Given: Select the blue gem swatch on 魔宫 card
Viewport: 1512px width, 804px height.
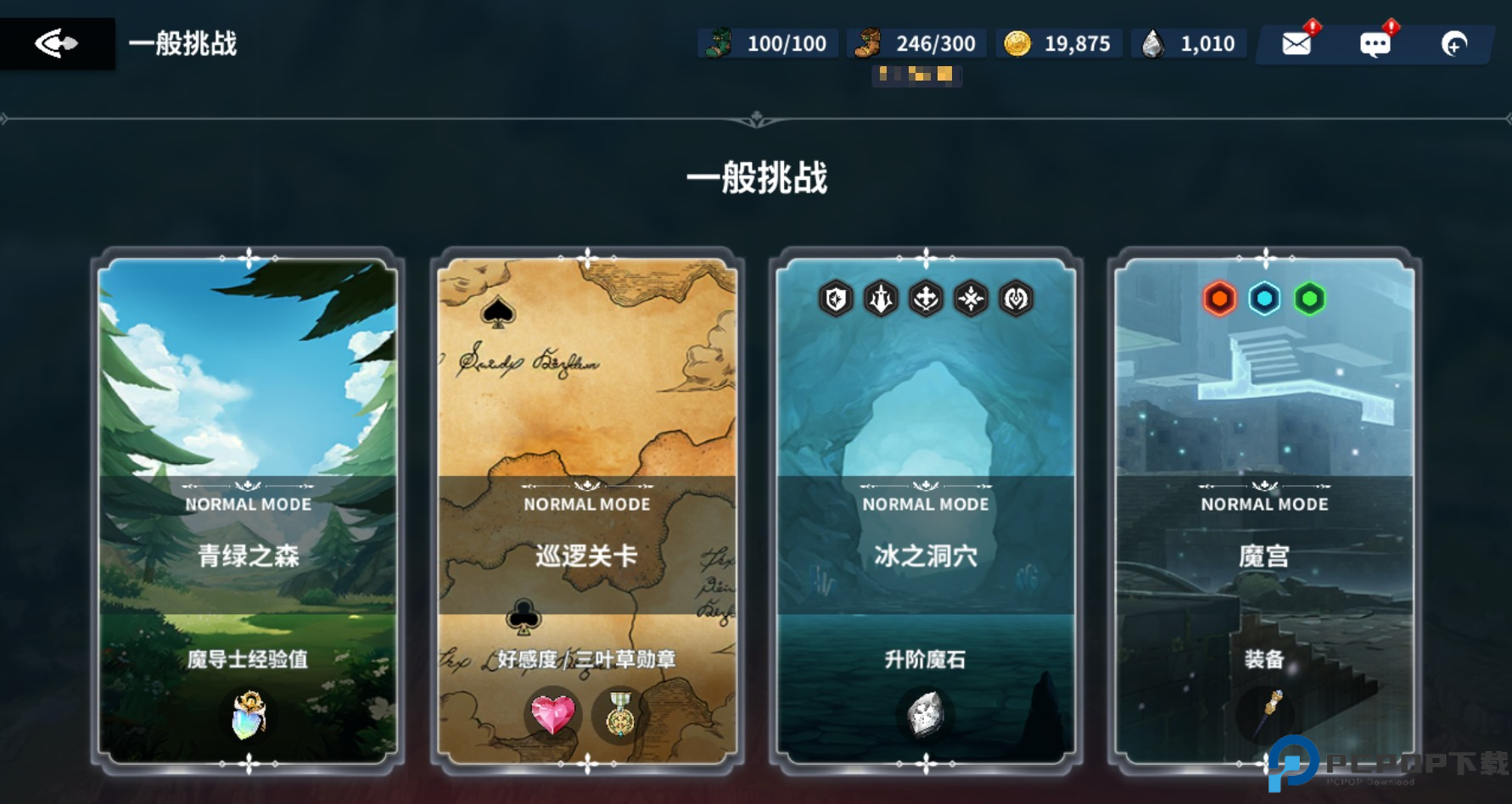Looking at the screenshot, I should [1263, 297].
